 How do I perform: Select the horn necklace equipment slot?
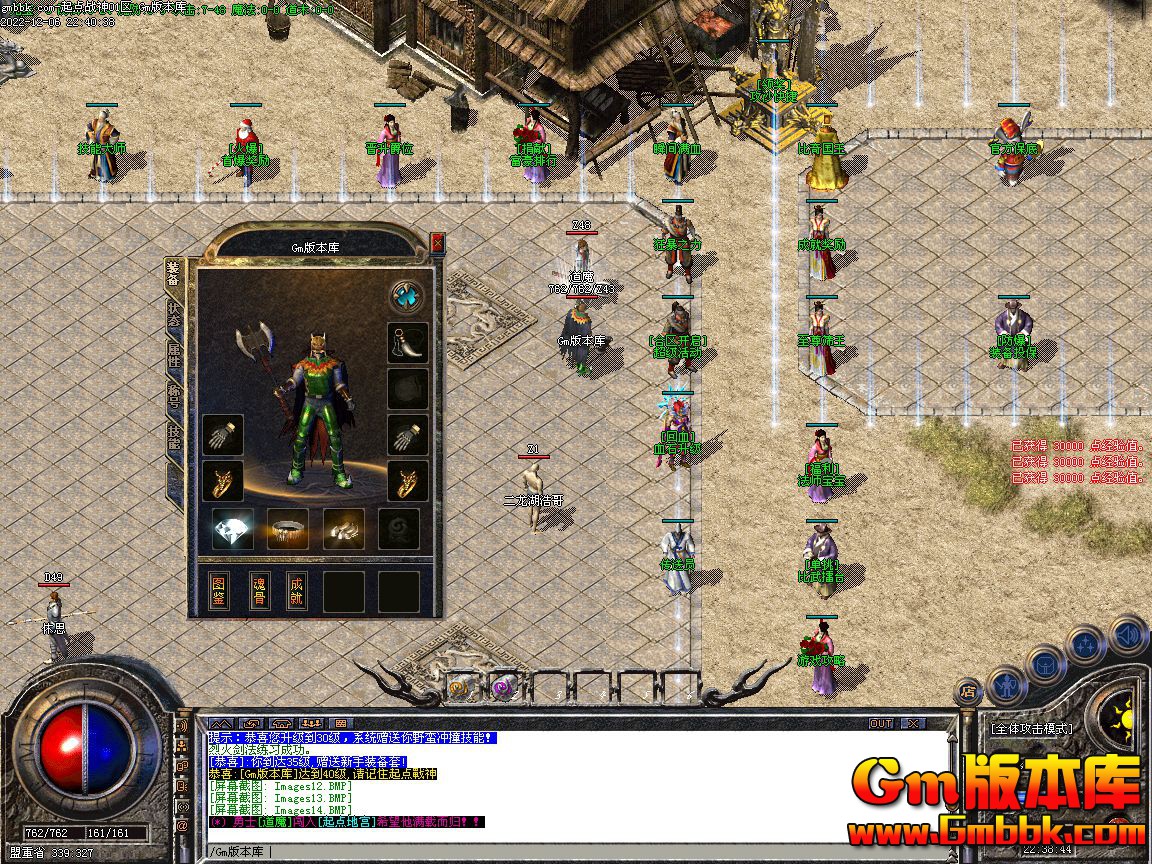(x=408, y=343)
